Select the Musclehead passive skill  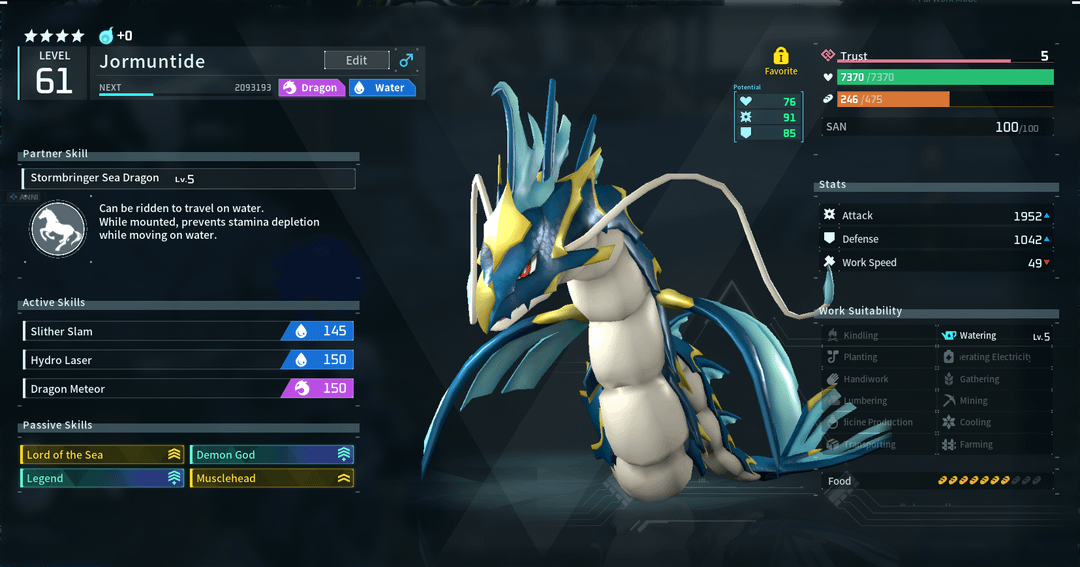(x=272, y=479)
